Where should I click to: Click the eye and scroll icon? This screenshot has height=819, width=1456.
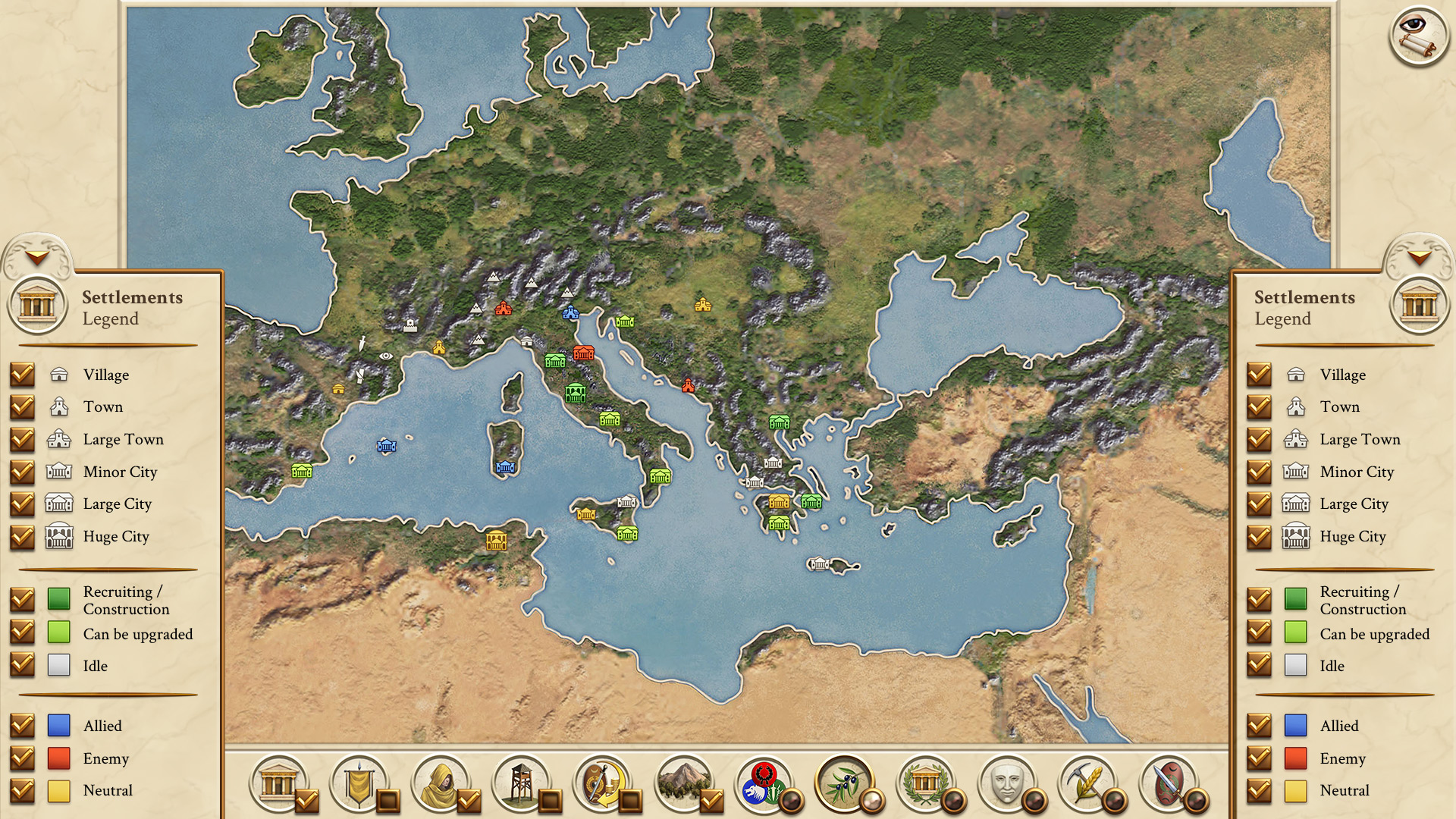pyautogui.click(x=1417, y=36)
